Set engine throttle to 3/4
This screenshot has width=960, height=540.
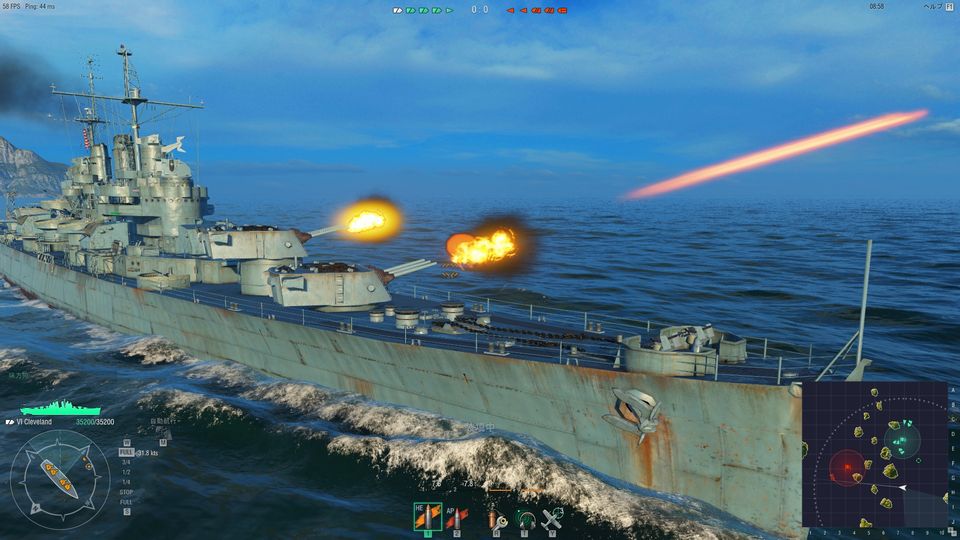coord(126,462)
